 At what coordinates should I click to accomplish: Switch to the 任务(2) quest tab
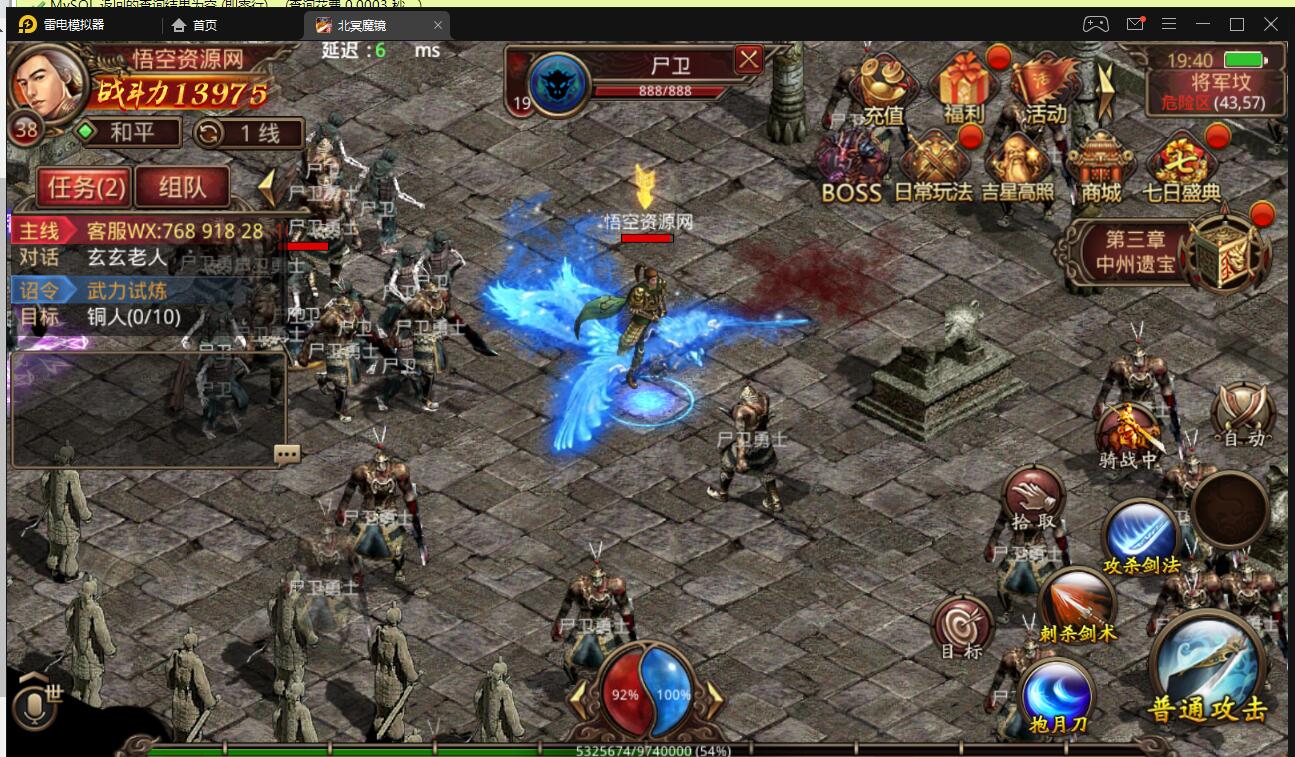click(x=86, y=186)
